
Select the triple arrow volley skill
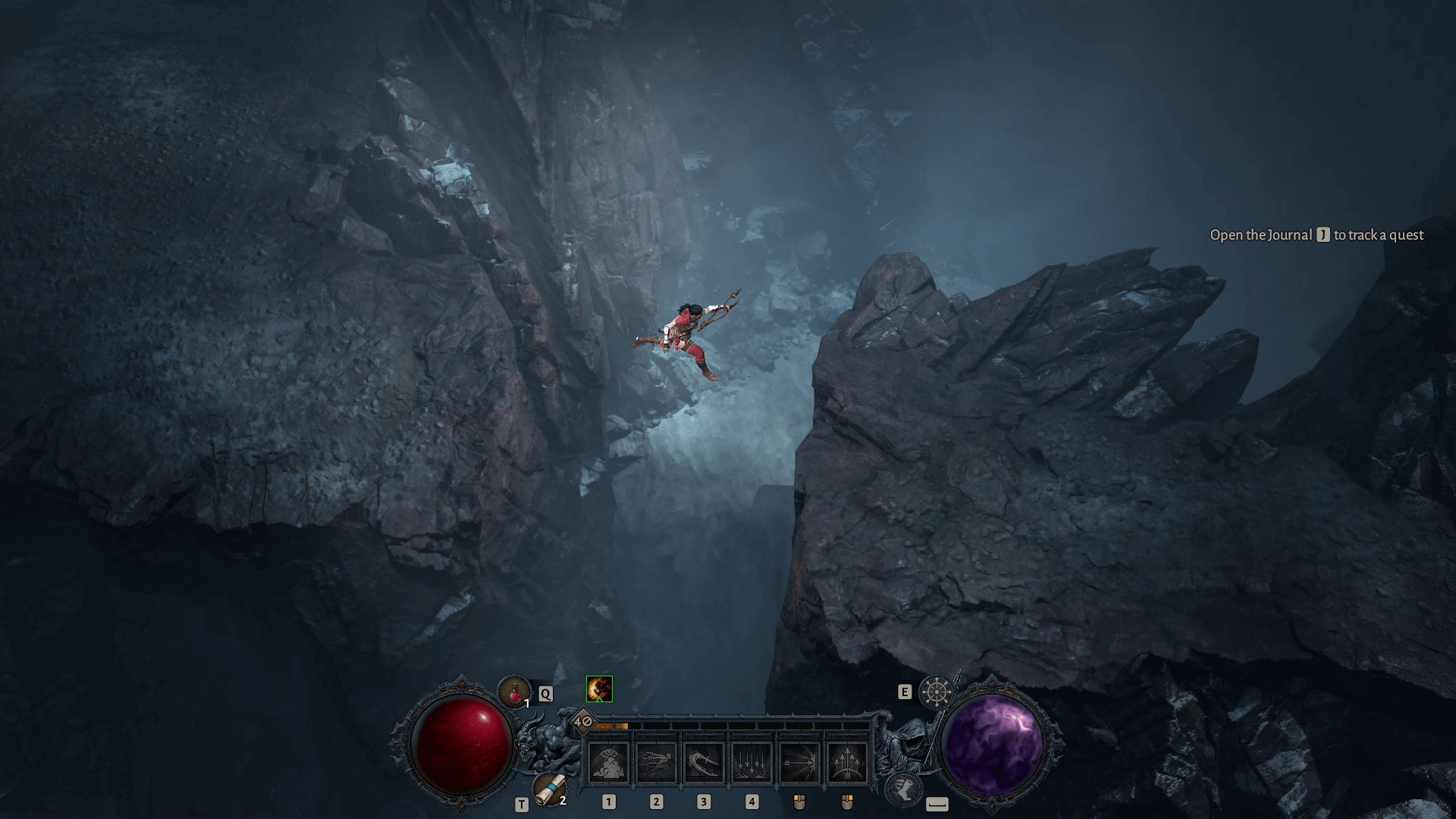[x=846, y=761]
